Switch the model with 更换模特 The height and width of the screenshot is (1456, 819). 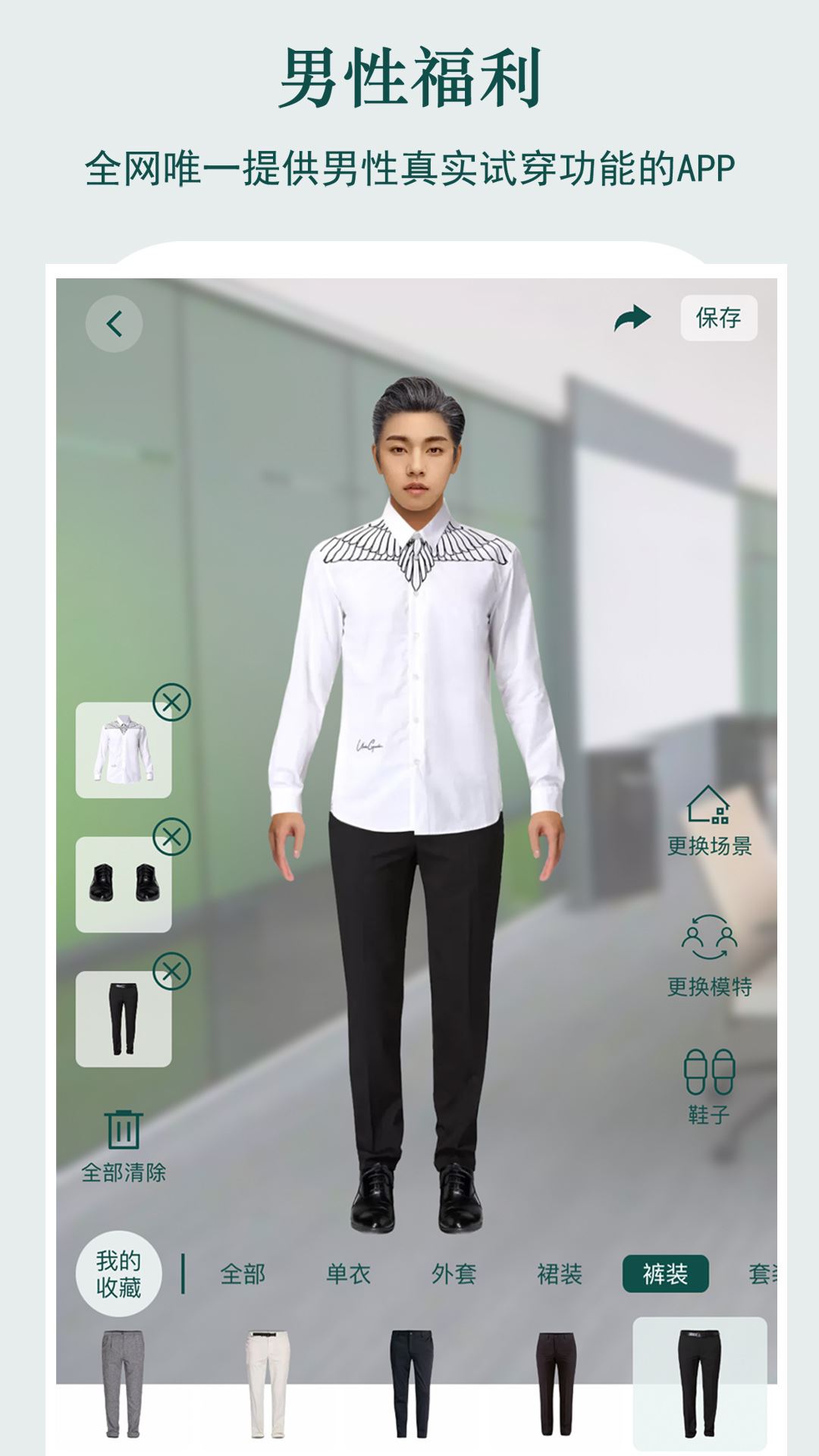pos(709,955)
